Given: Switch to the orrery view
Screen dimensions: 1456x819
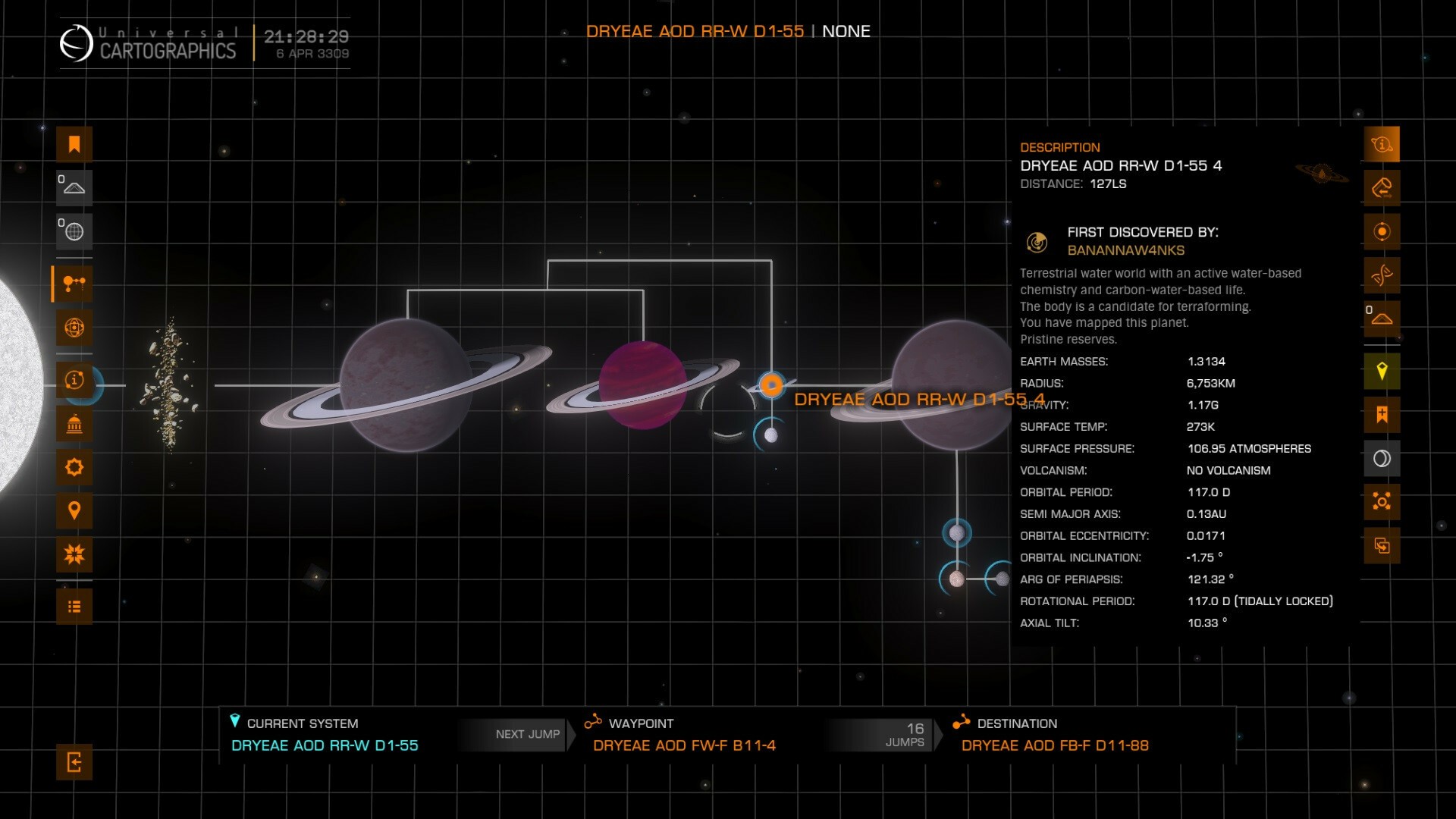Looking at the screenshot, I should coord(74,328).
